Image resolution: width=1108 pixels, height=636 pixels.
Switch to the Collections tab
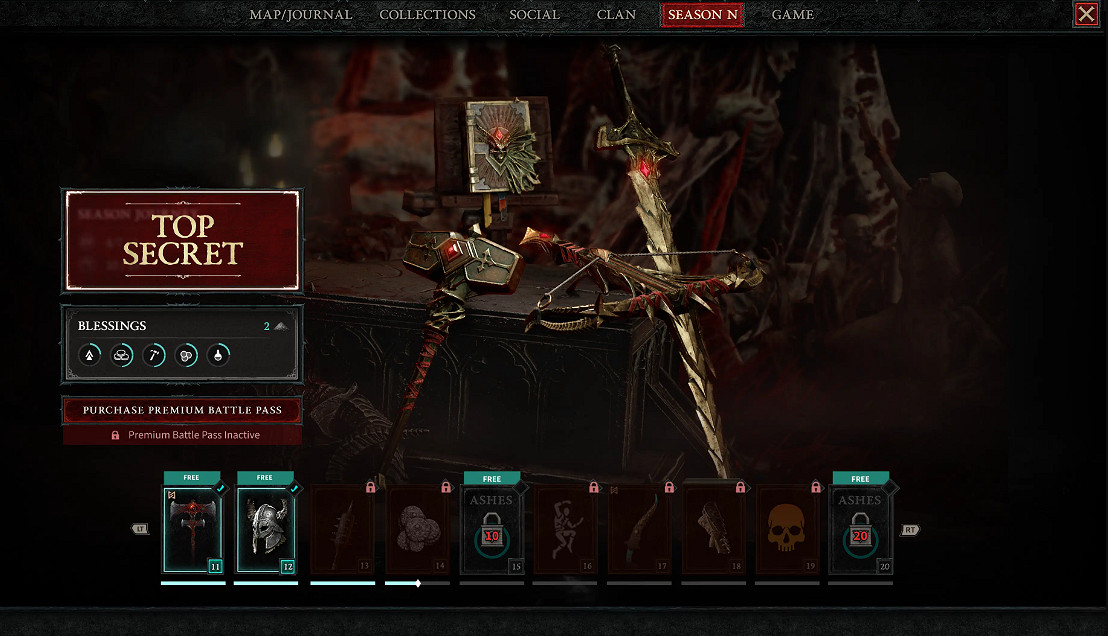click(427, 15)
